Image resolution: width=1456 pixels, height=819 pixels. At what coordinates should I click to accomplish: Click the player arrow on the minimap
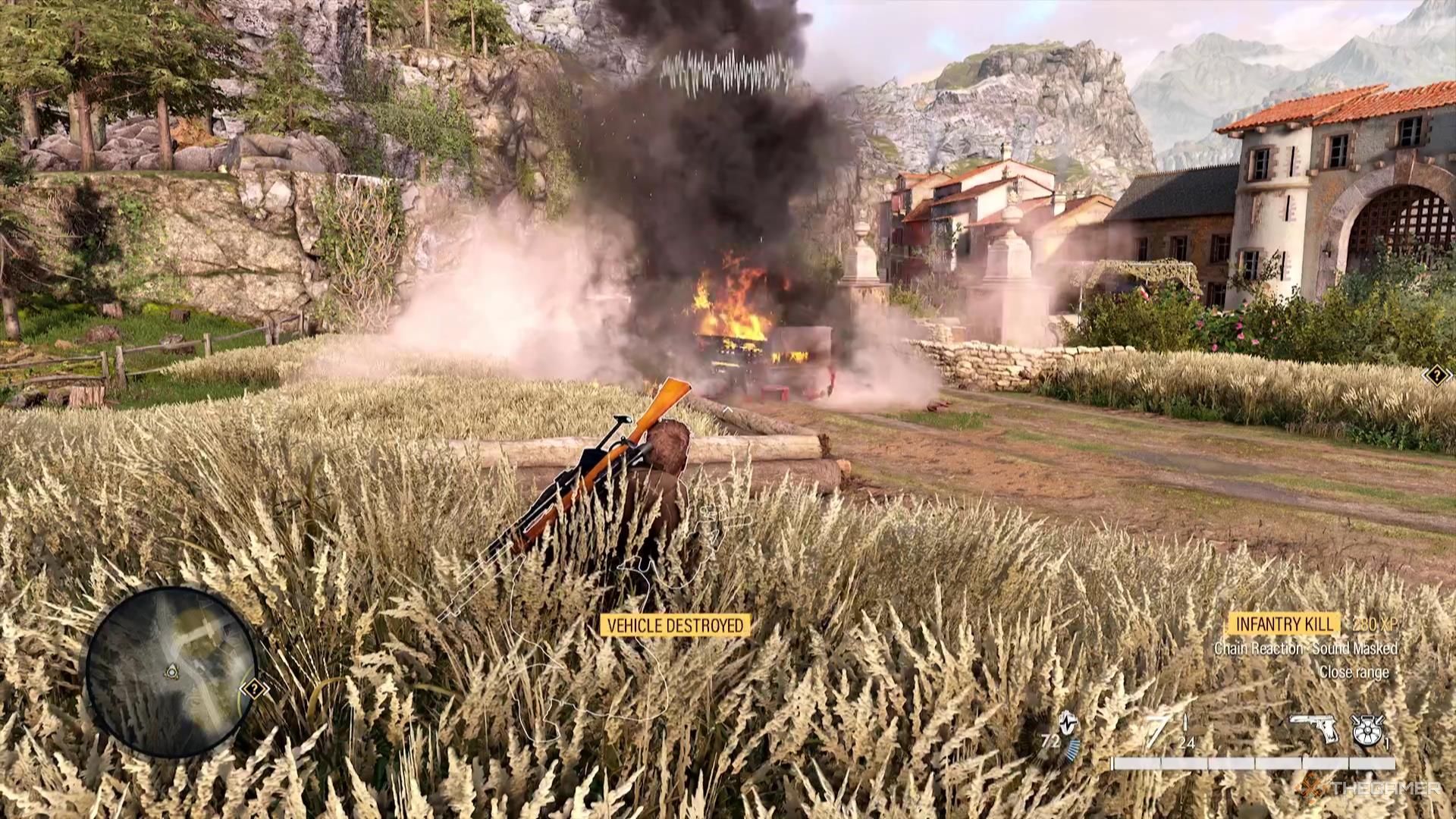tap(172, 670)
